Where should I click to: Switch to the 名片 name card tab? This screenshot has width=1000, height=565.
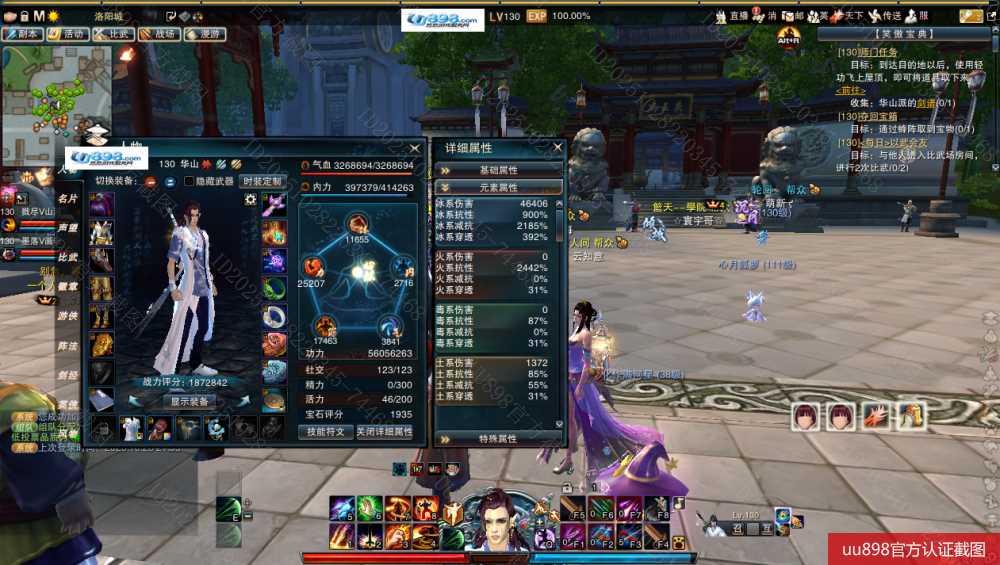pos(68,199)
